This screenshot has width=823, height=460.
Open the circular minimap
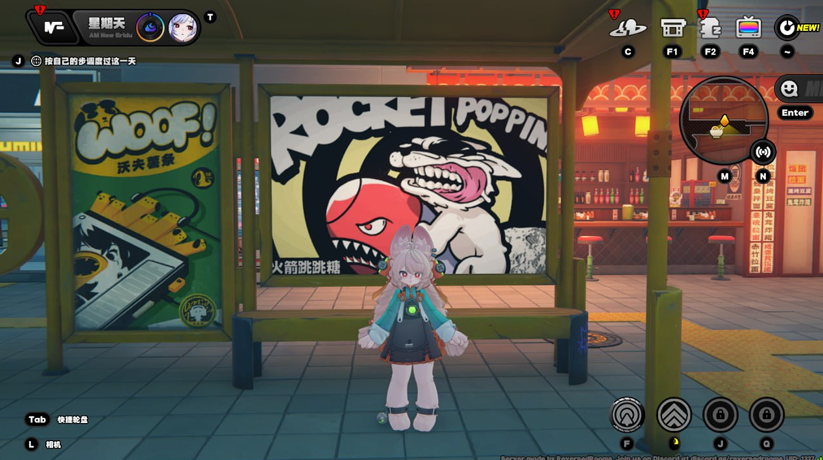click(x=723, y=121)
